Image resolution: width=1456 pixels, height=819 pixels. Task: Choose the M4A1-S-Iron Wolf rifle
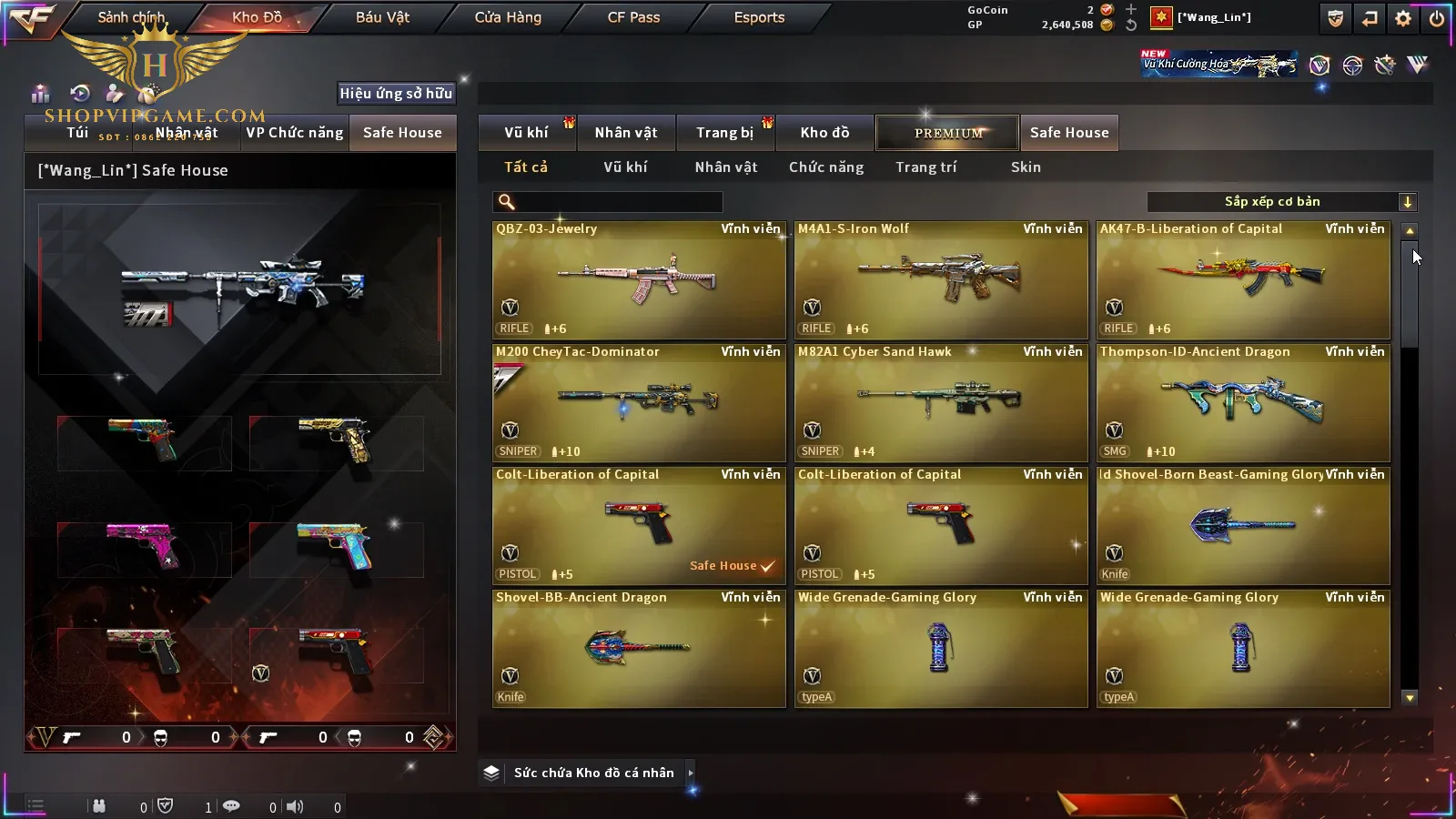pyautogui.click(x=941, y=280)
